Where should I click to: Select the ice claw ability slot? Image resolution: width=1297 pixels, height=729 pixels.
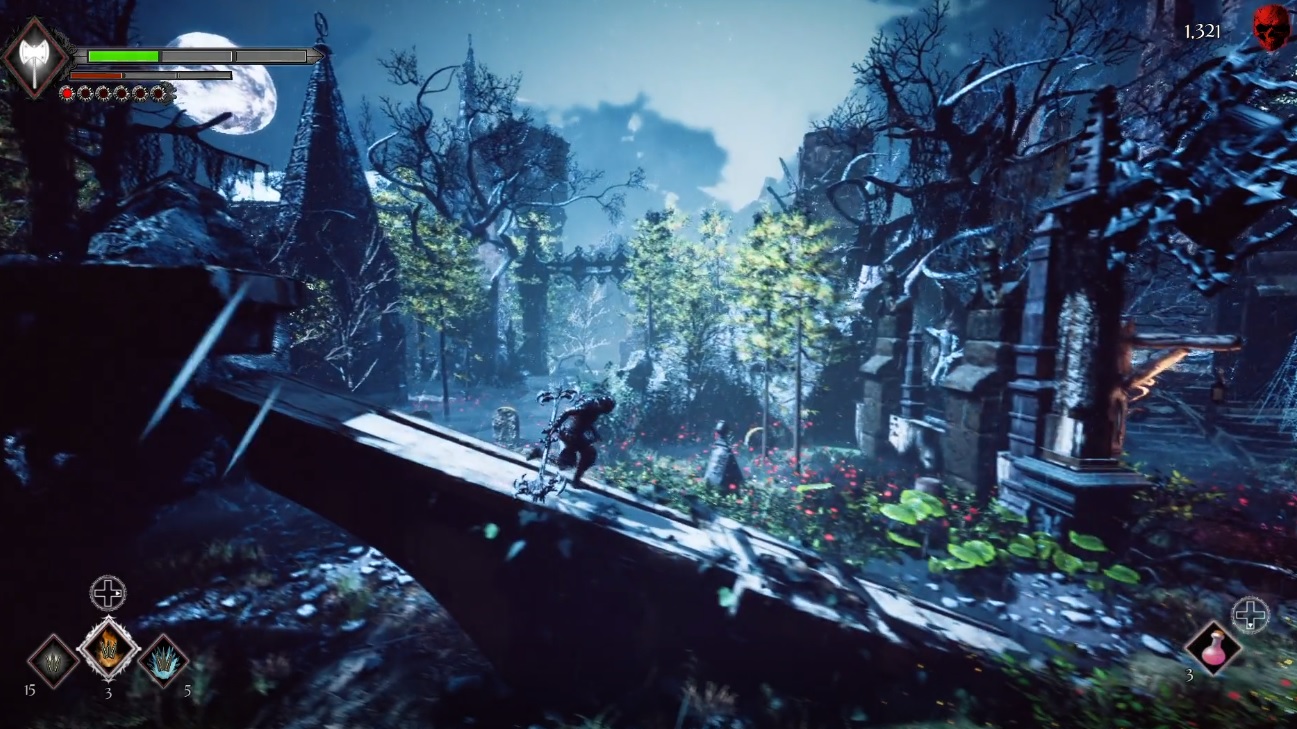point(163,661)
